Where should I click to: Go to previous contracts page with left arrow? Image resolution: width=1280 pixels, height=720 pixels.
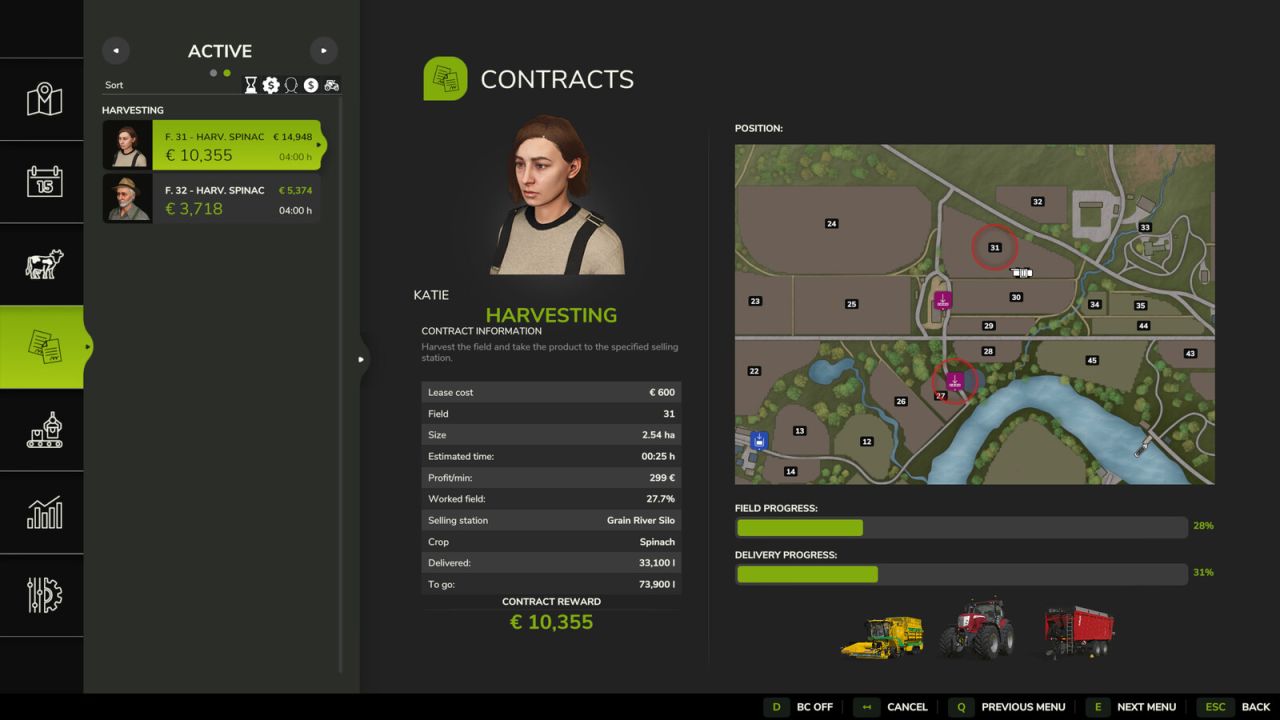(115, 50)
